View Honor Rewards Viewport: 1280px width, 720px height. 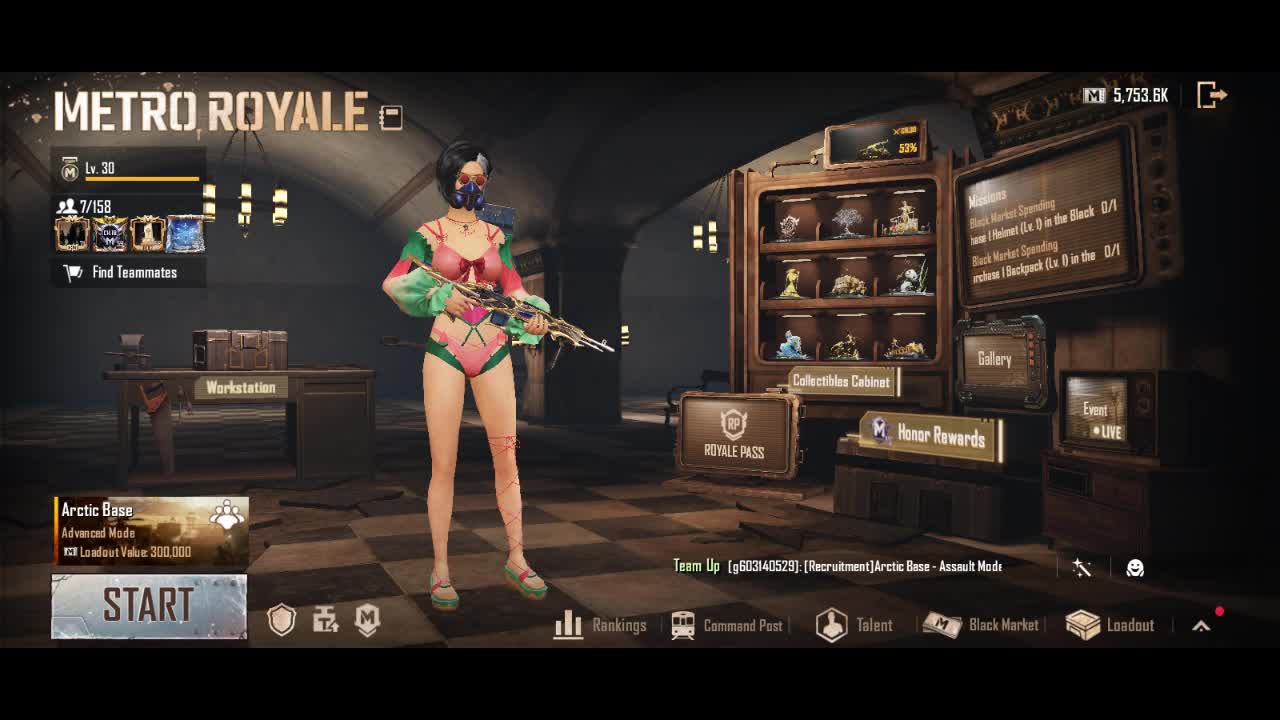coord(930,435)
